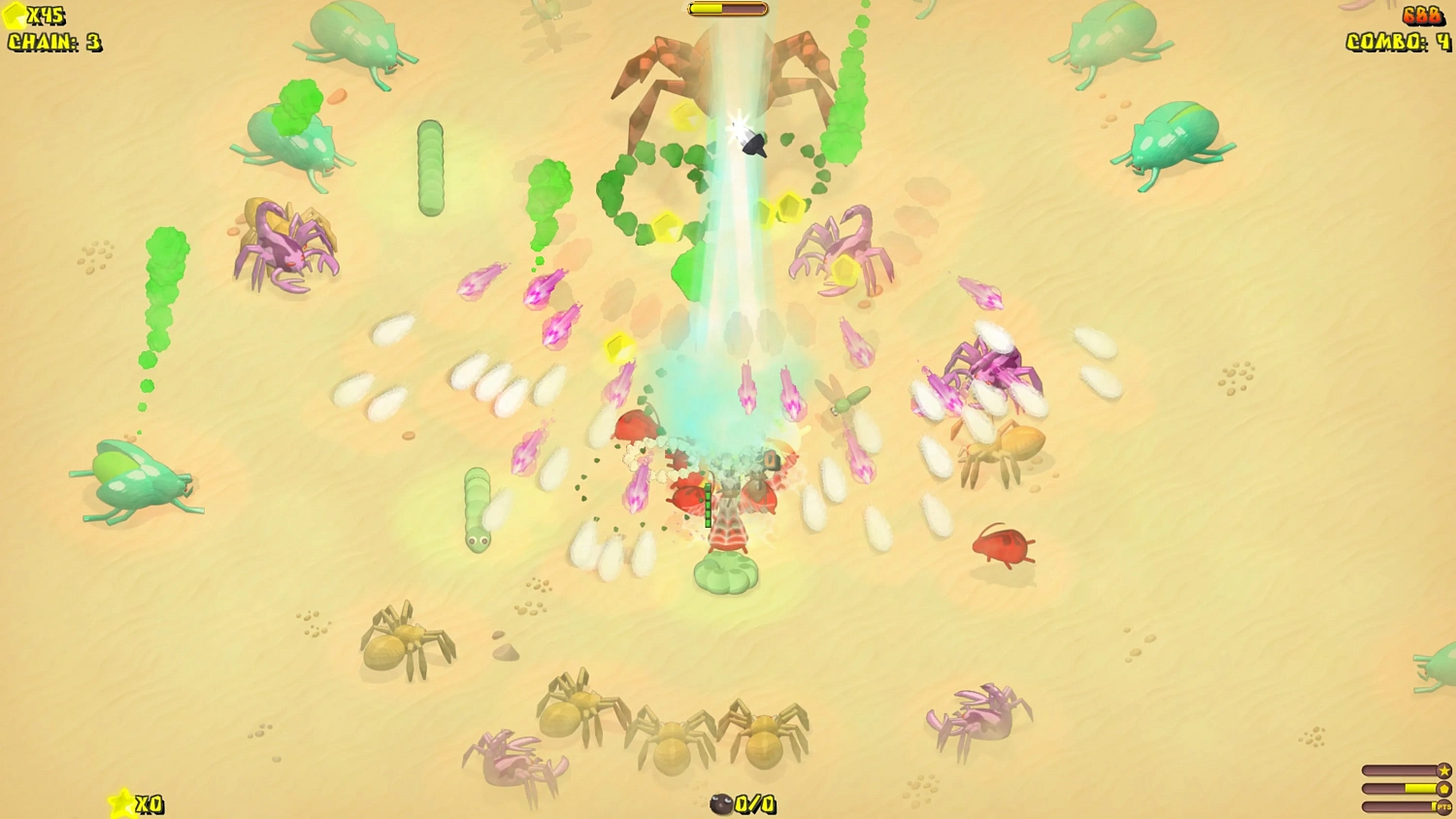Image resolution: width=1456 pixels, height=819 pixels.
Task: Click the PTS badge on the bottom-right bar
Action: pos(1444,806)
